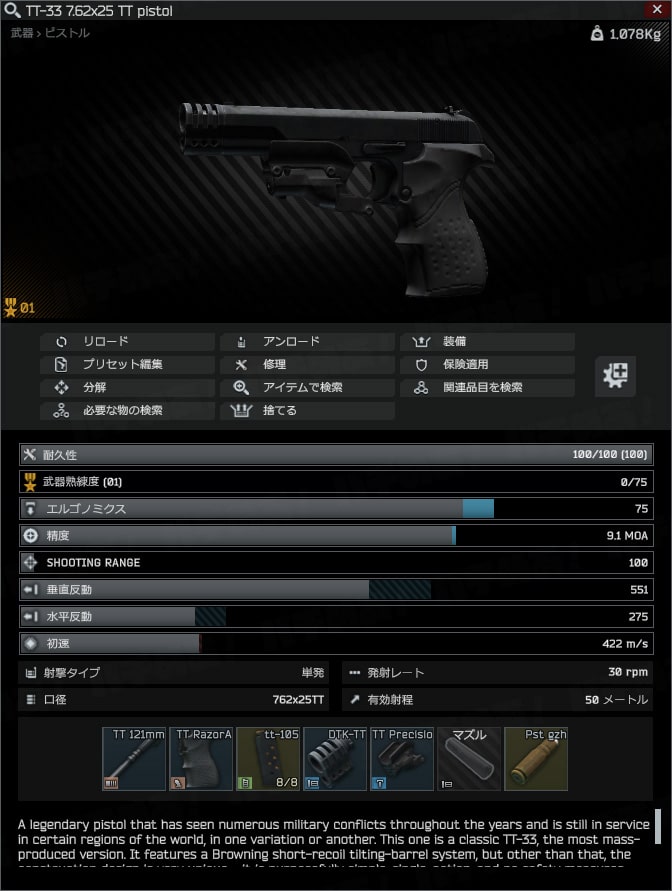Select the TT Precision laser slot
The image size is (672, 891).
[402, 759]
